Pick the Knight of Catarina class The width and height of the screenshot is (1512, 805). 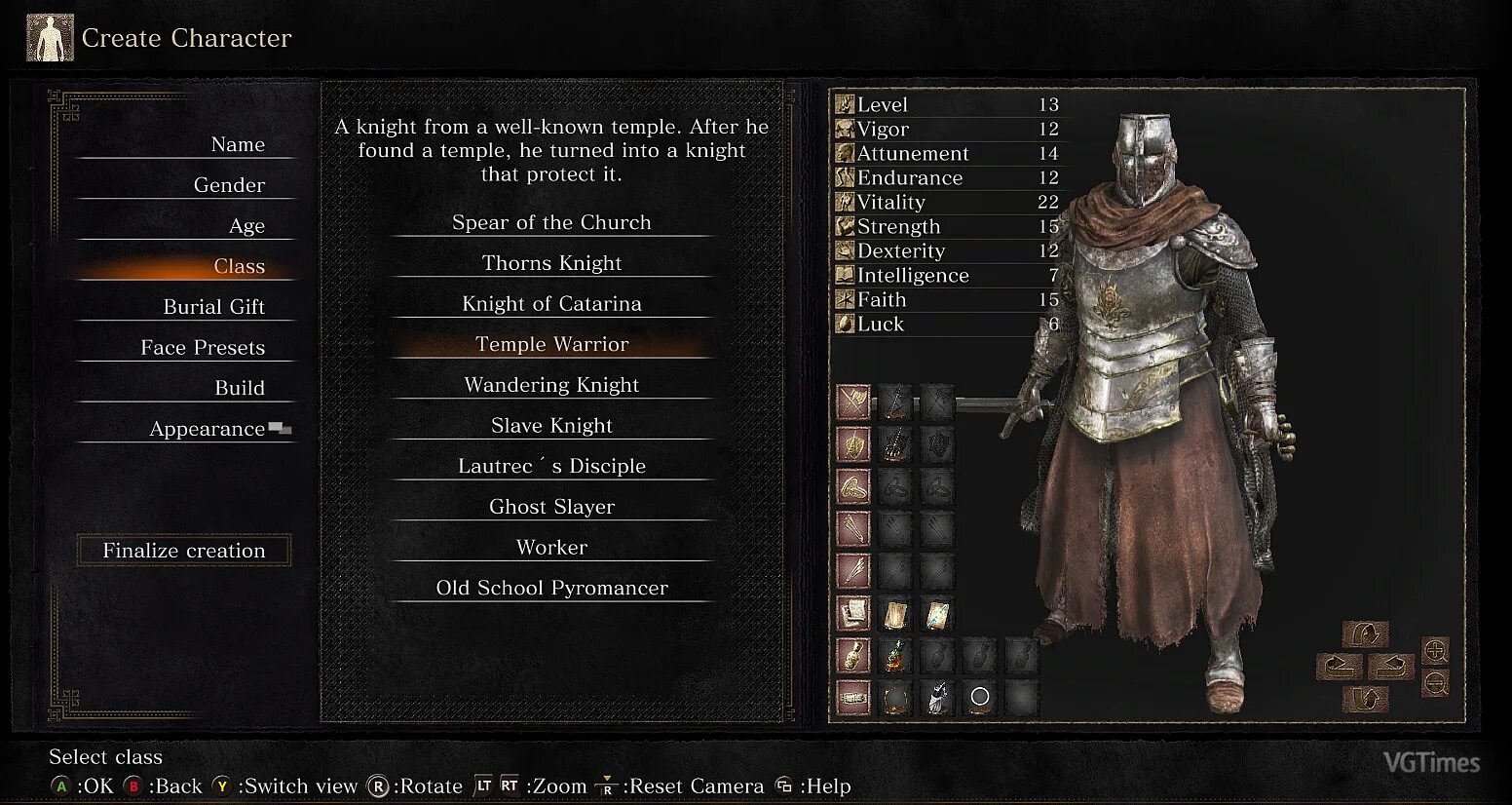551,304
